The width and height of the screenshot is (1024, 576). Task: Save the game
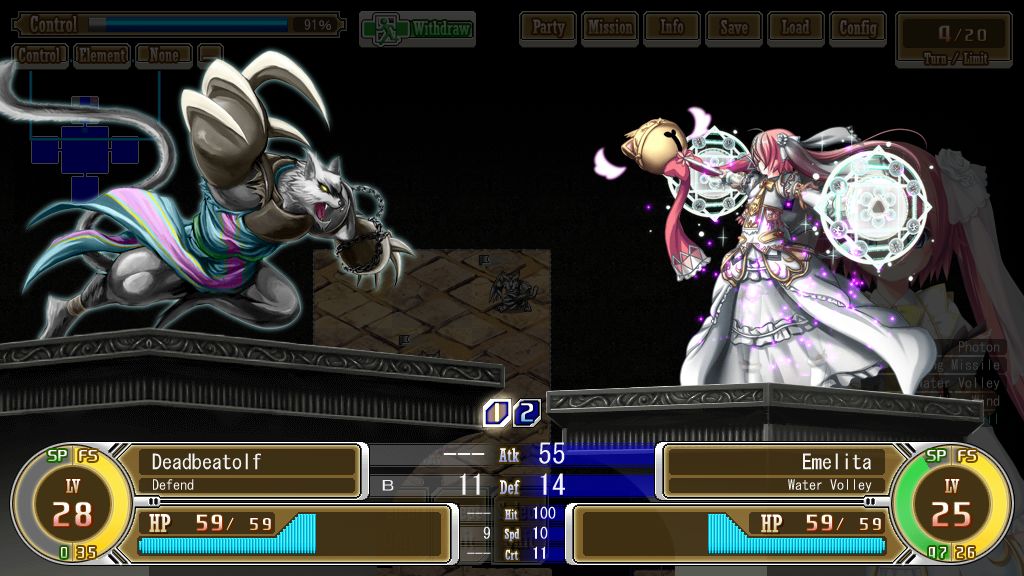734,28
